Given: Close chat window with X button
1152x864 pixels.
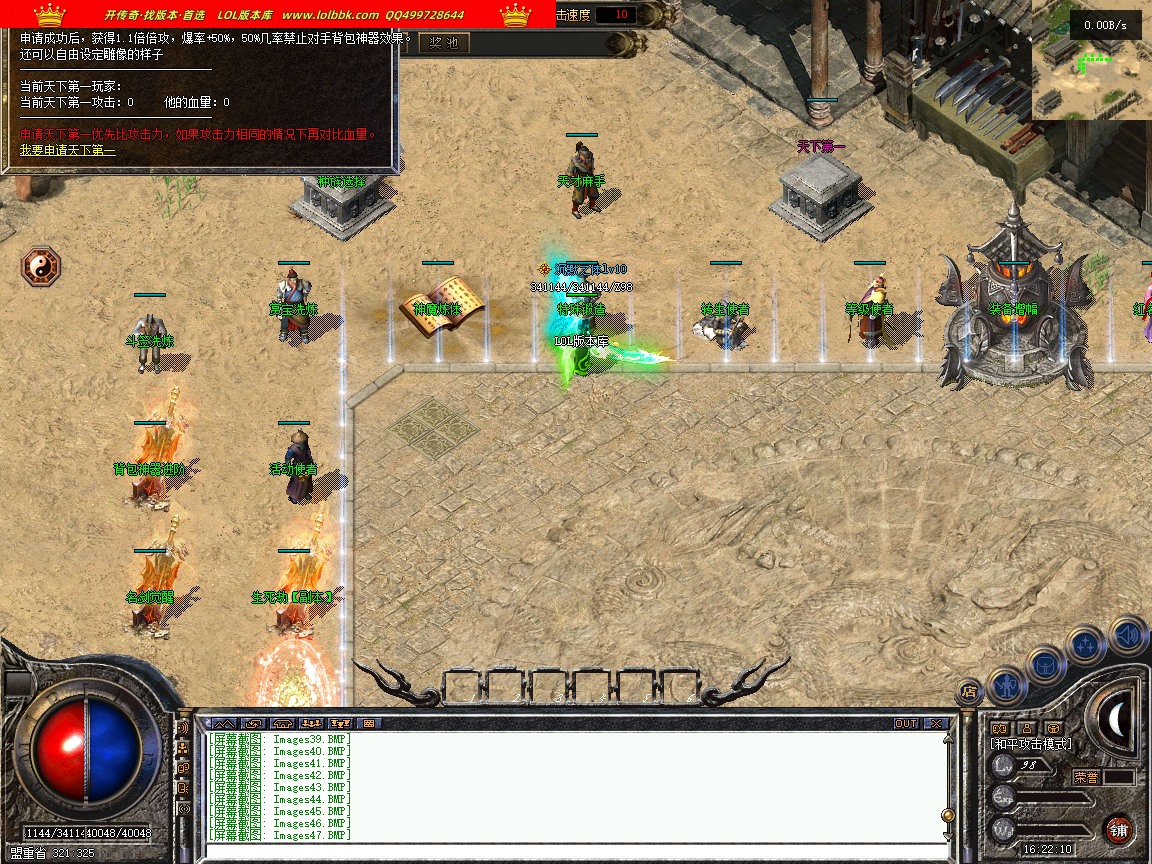Looking at the screenshot, I should point(935,723).
